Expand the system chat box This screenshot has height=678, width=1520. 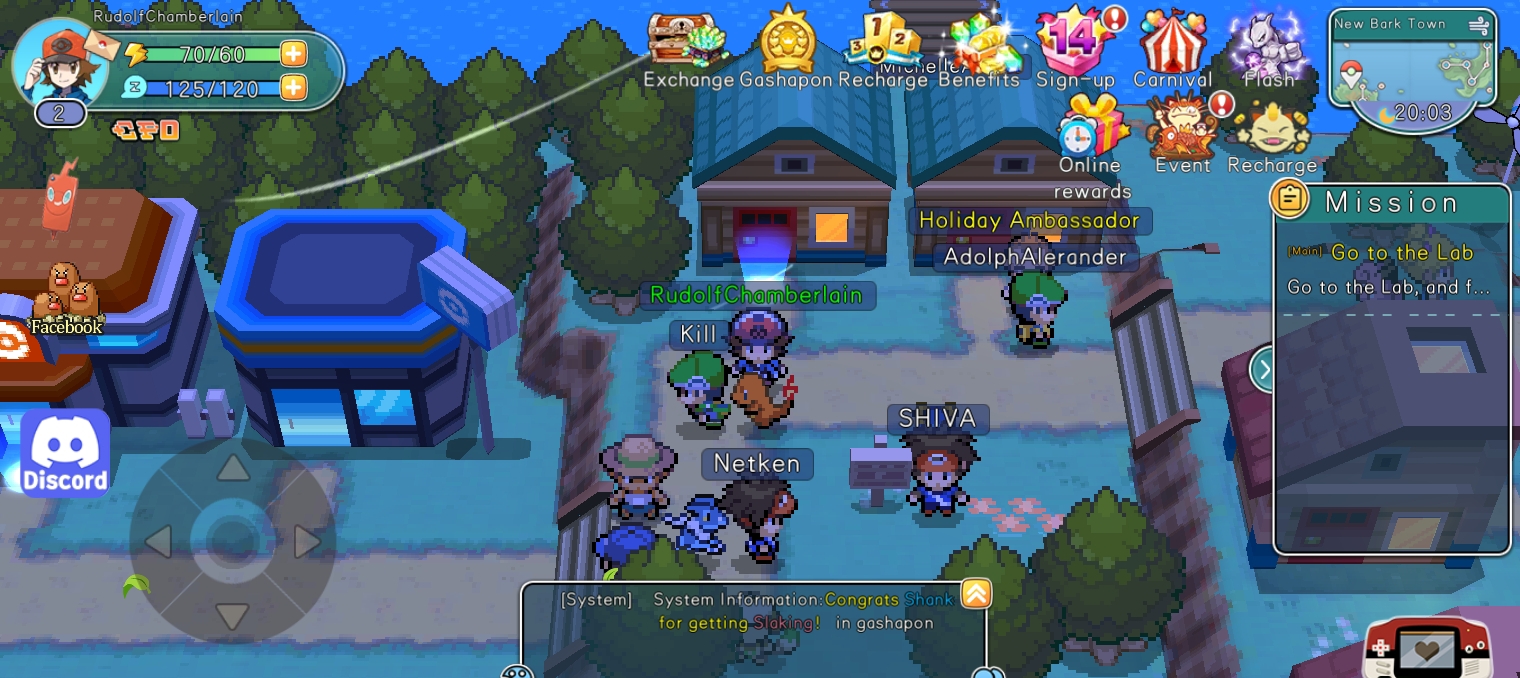click(x=976, y=594)
